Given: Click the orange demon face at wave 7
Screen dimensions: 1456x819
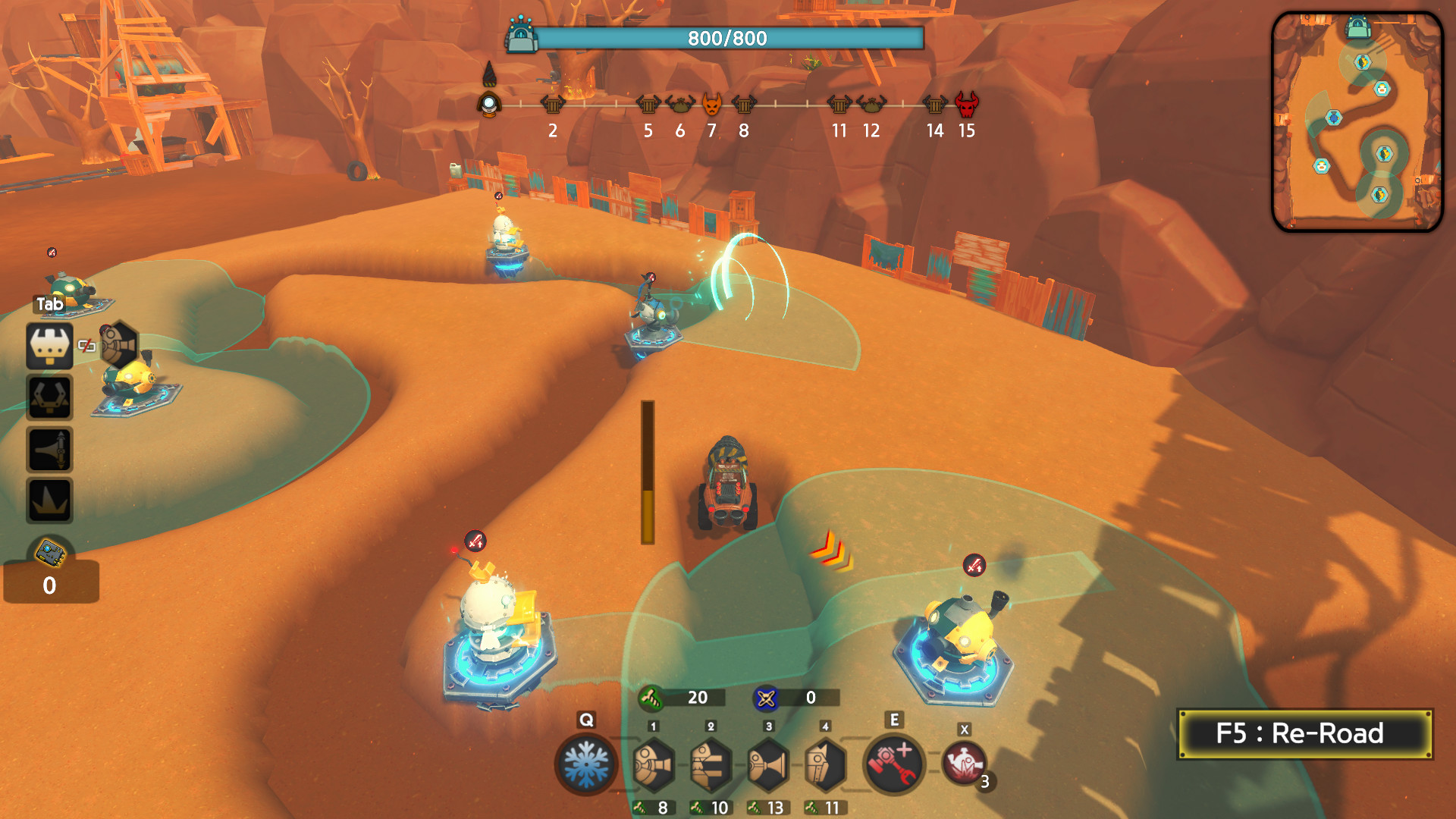Looking at the screenshot, I should 711,103.
